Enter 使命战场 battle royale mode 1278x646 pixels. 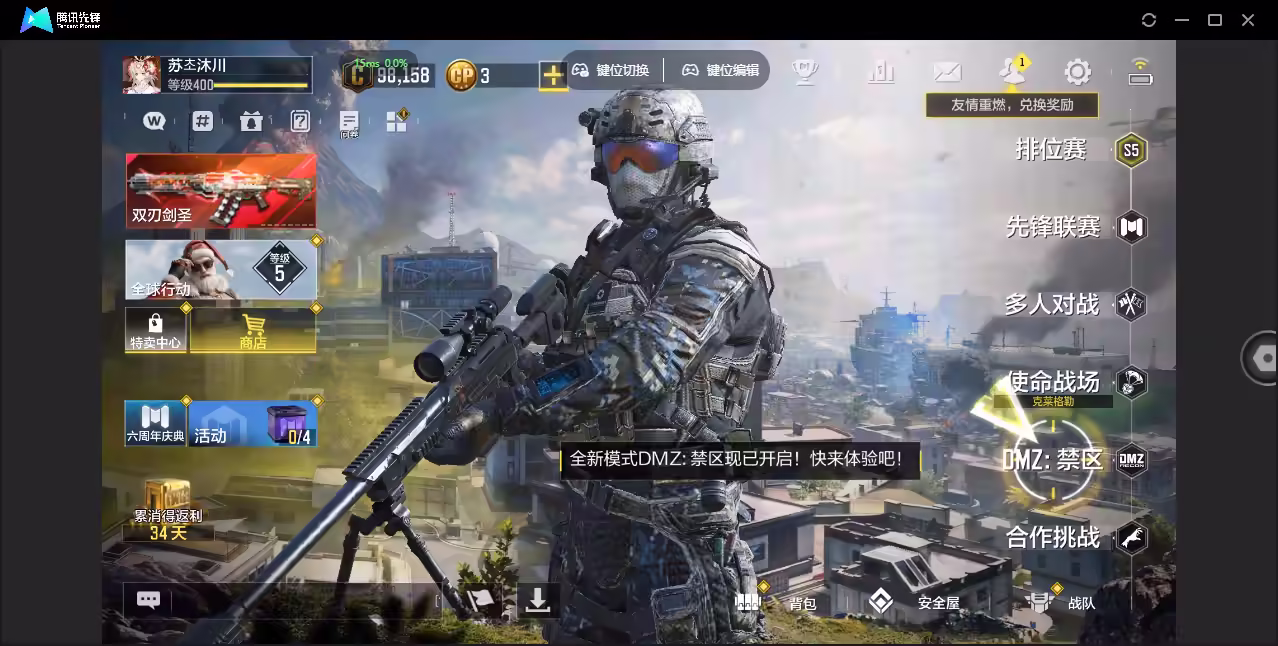(1053, 382)
